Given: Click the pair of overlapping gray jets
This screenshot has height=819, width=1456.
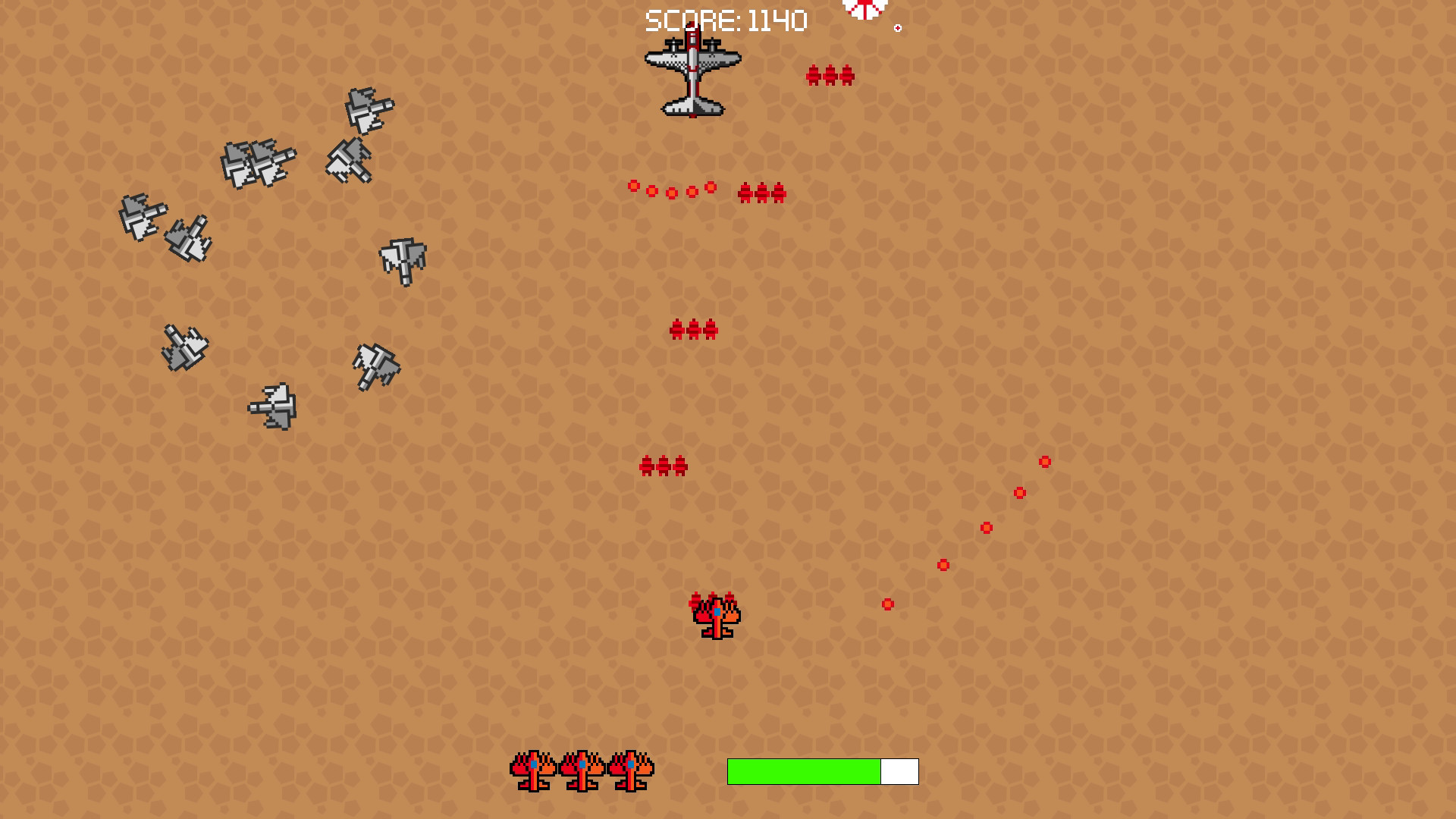Looking at the screenshot, I should pyautogui.click(x=258, y=163).
